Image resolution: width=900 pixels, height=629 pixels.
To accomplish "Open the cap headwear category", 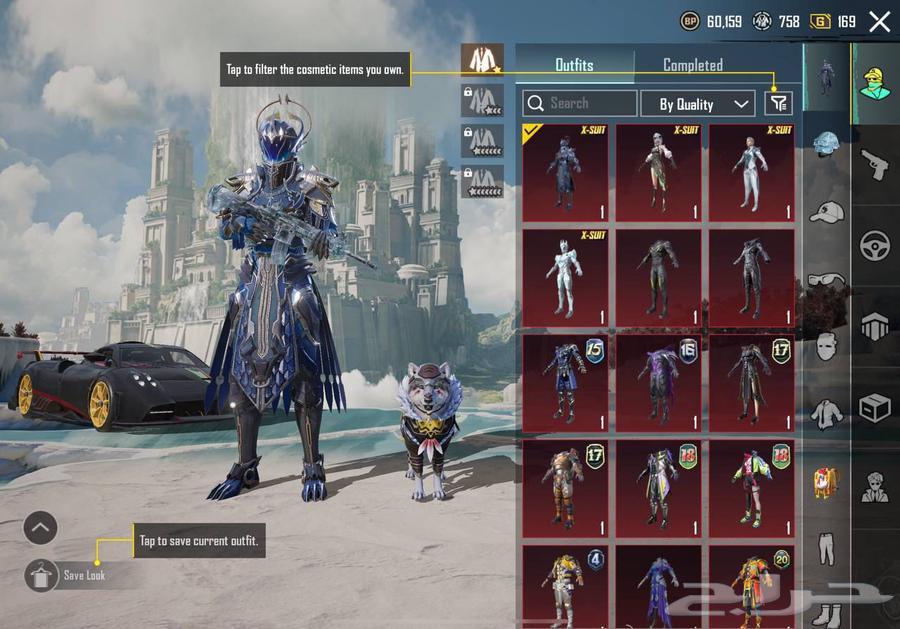I will [x=826, y=213].
